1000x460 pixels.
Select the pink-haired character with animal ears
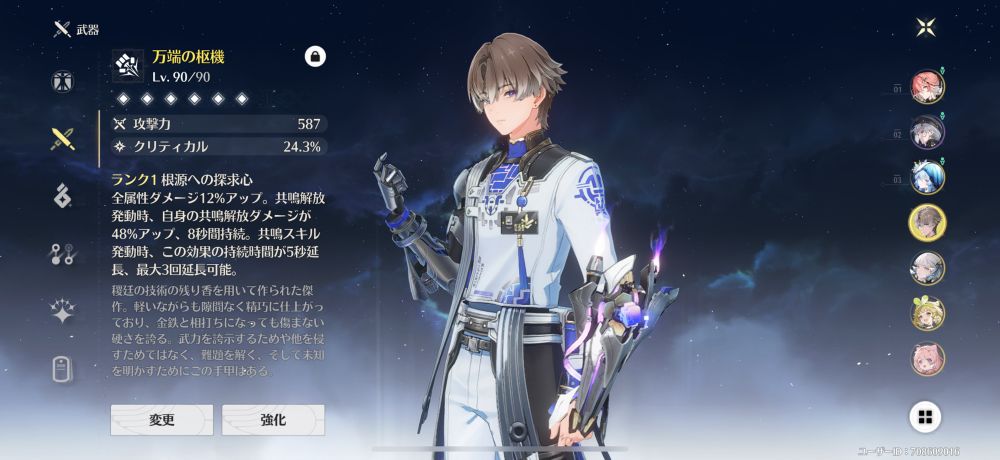tap(927, 358)
